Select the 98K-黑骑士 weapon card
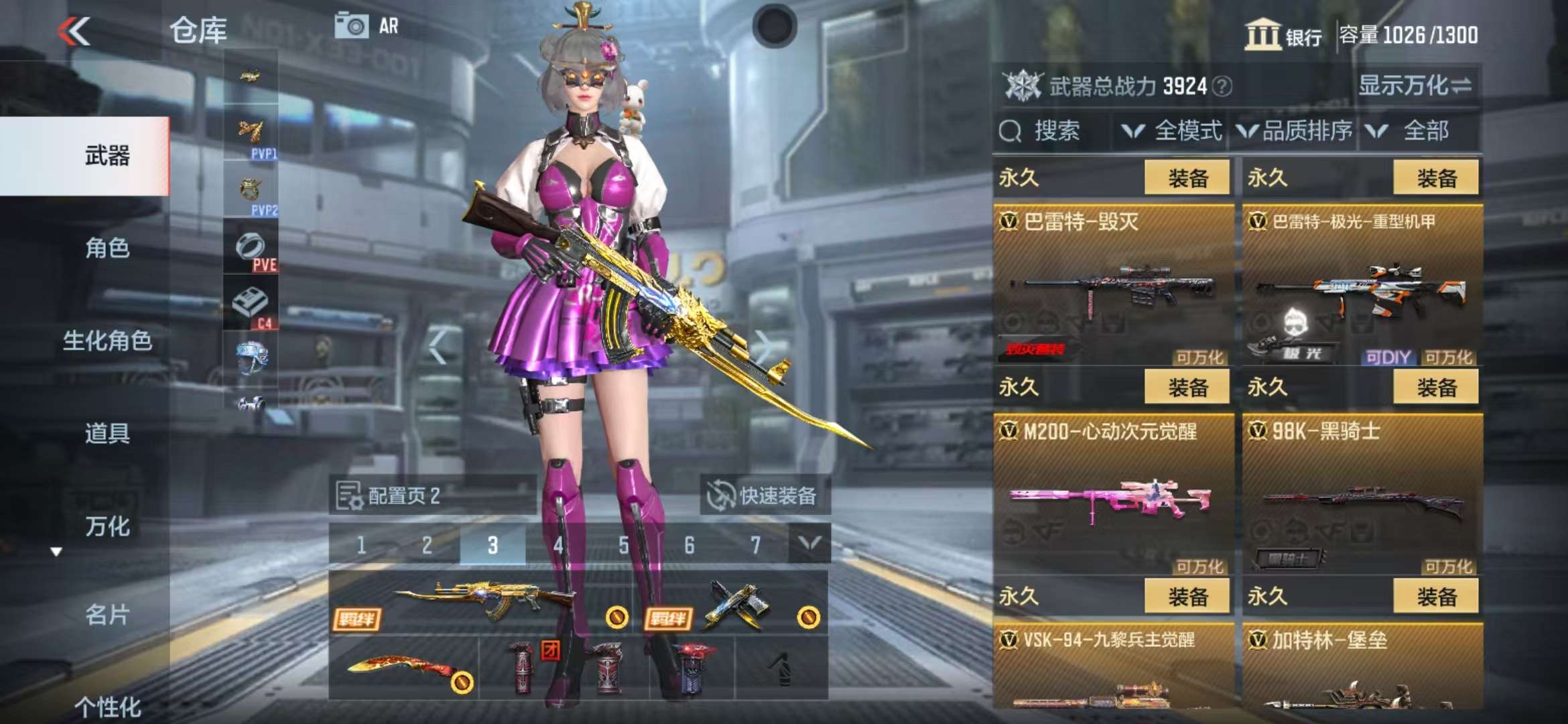Image resolution: width=1568 pixels, height=724 pixels. [x=1362, y=494]
